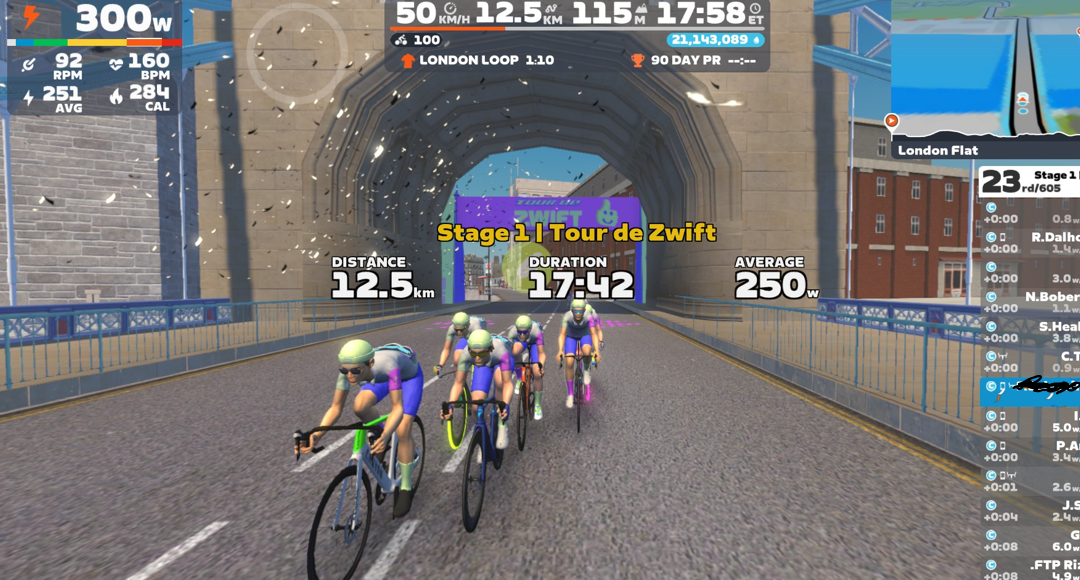The image size is (1080, 580).
Task: Click the 23rd/605 position header
Action: [x=1030, y=181]
